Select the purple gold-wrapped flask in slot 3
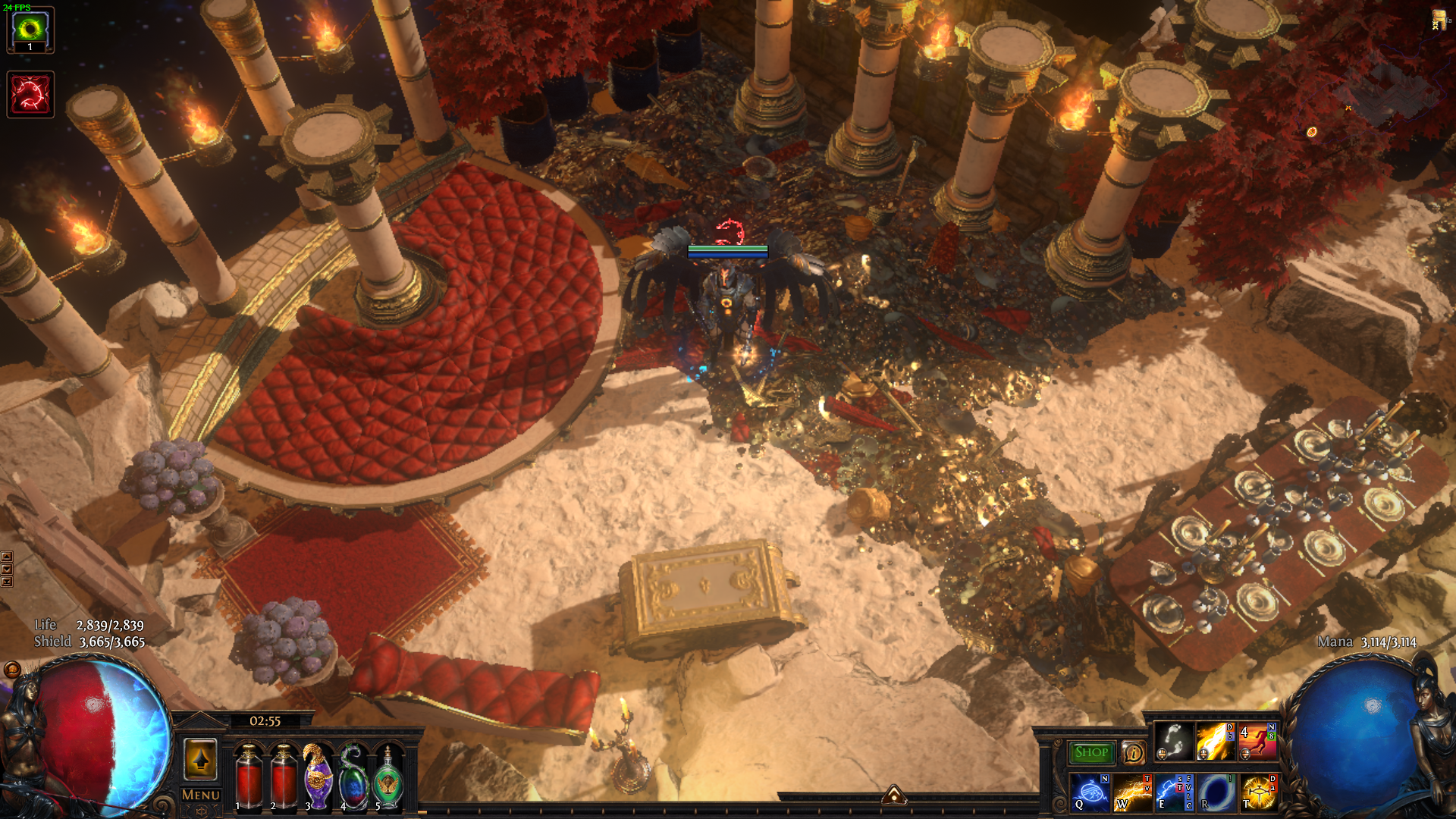The width and height of the screenshot is (1456, 819). [318, 777]
